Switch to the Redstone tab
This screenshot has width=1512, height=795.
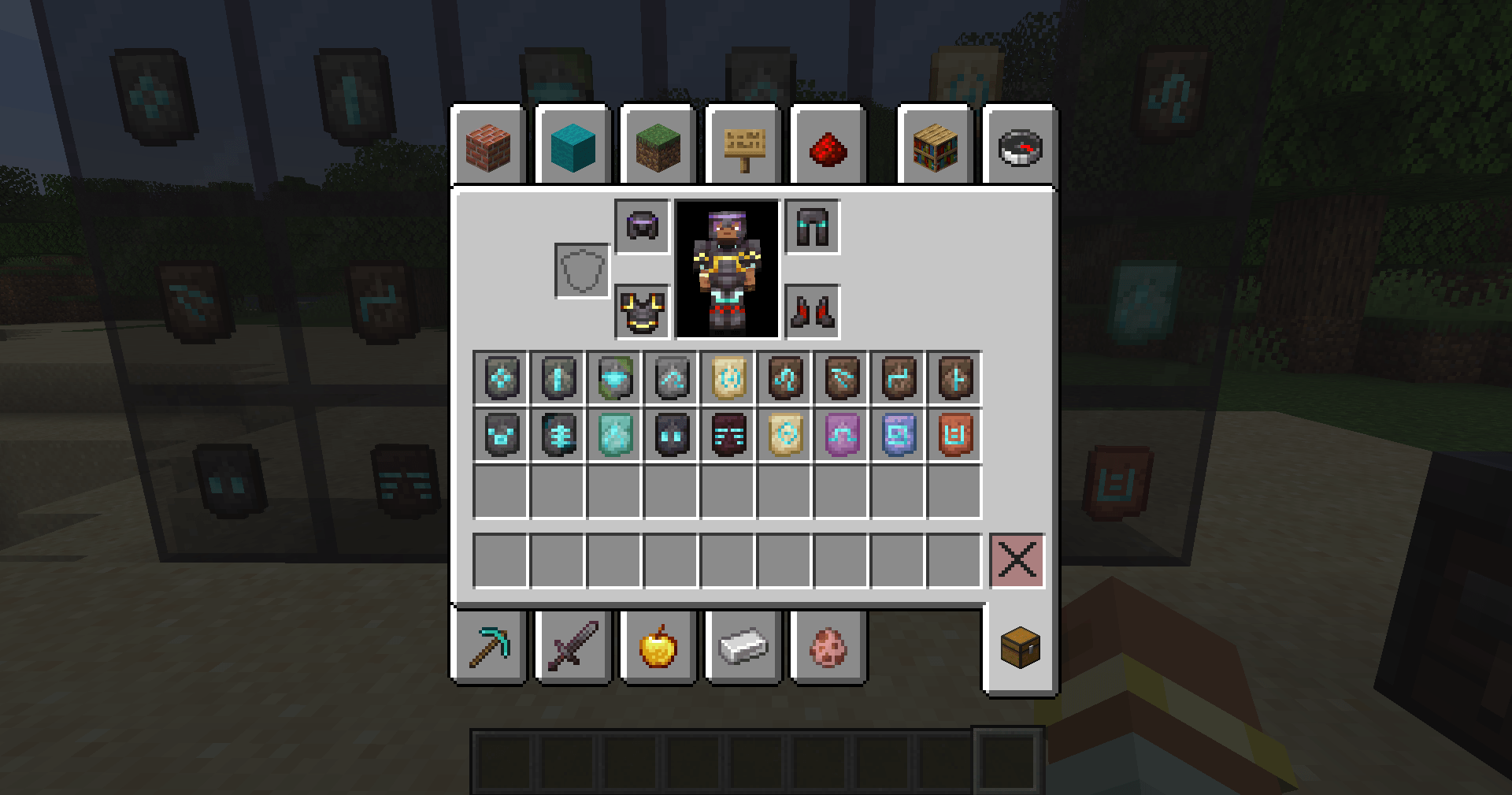tap(828, 148)
